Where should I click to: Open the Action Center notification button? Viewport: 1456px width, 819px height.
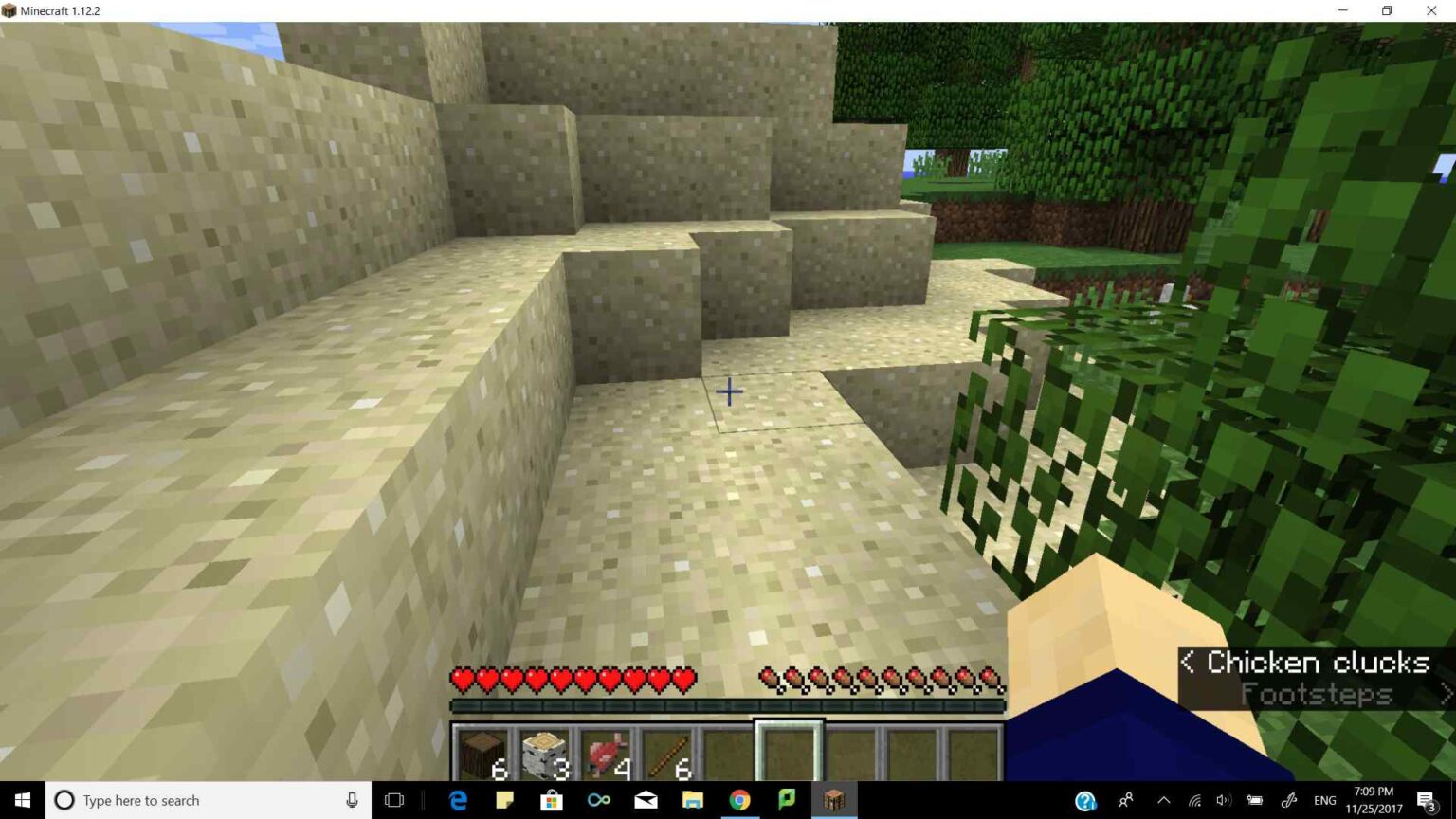pyautogui.click(x=1426, y=800)
